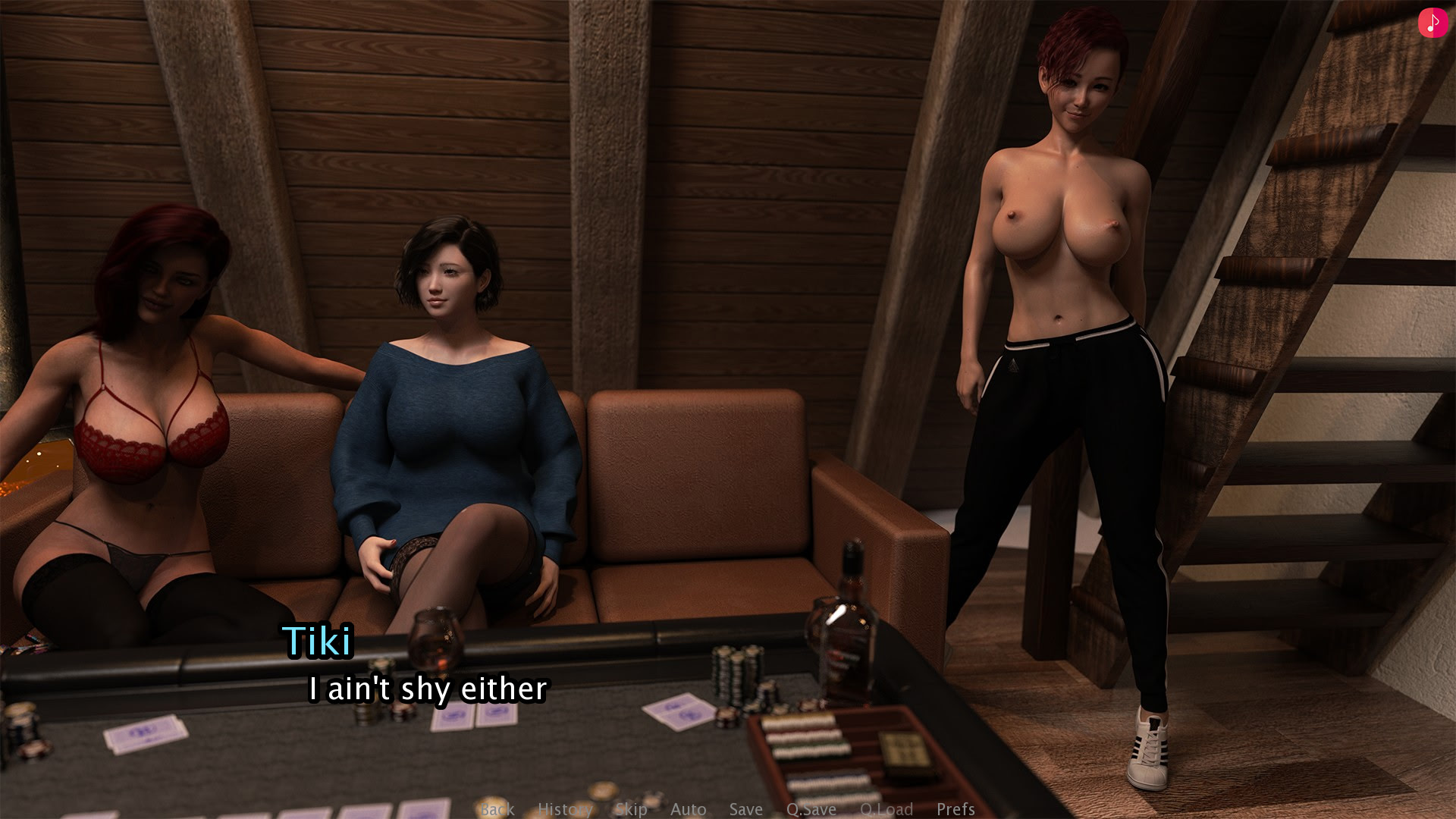Open the Prefs settings menu
This screenshot has width=1456, height=819.
(955, 809)
